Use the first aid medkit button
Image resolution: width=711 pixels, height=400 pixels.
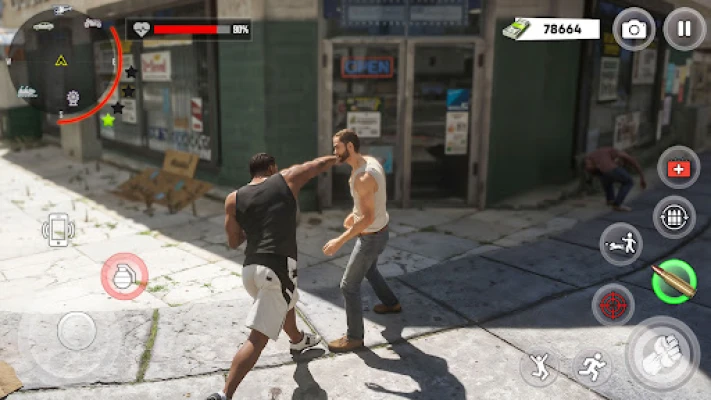678,168
